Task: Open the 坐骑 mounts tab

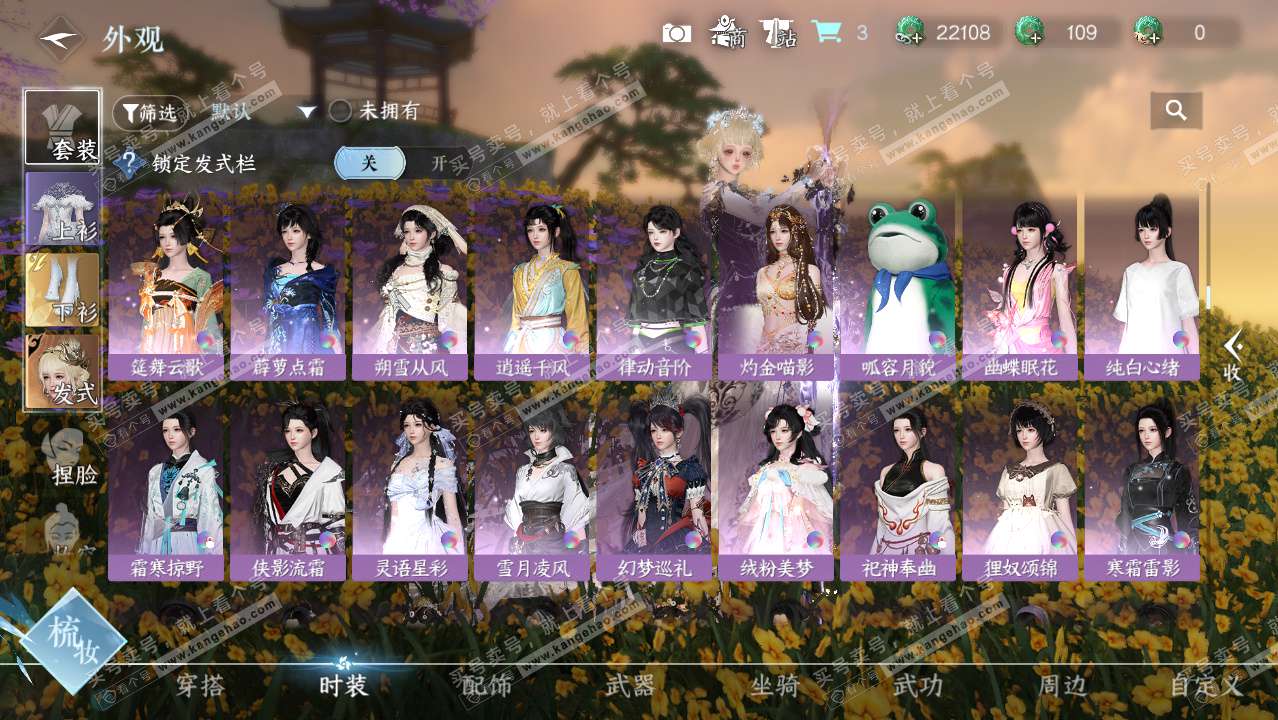Action: (x=774, y=686)
